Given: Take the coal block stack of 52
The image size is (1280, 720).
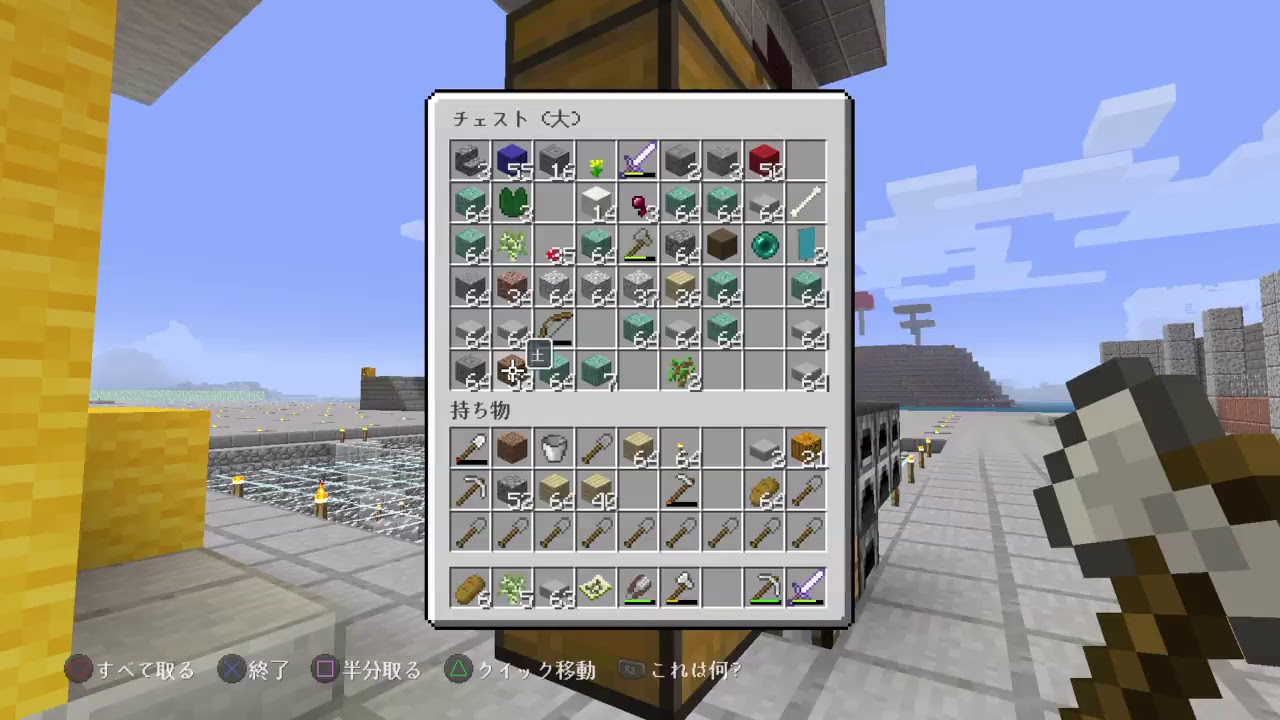Looking at the screenshot, I should click(x=512, y=490).
